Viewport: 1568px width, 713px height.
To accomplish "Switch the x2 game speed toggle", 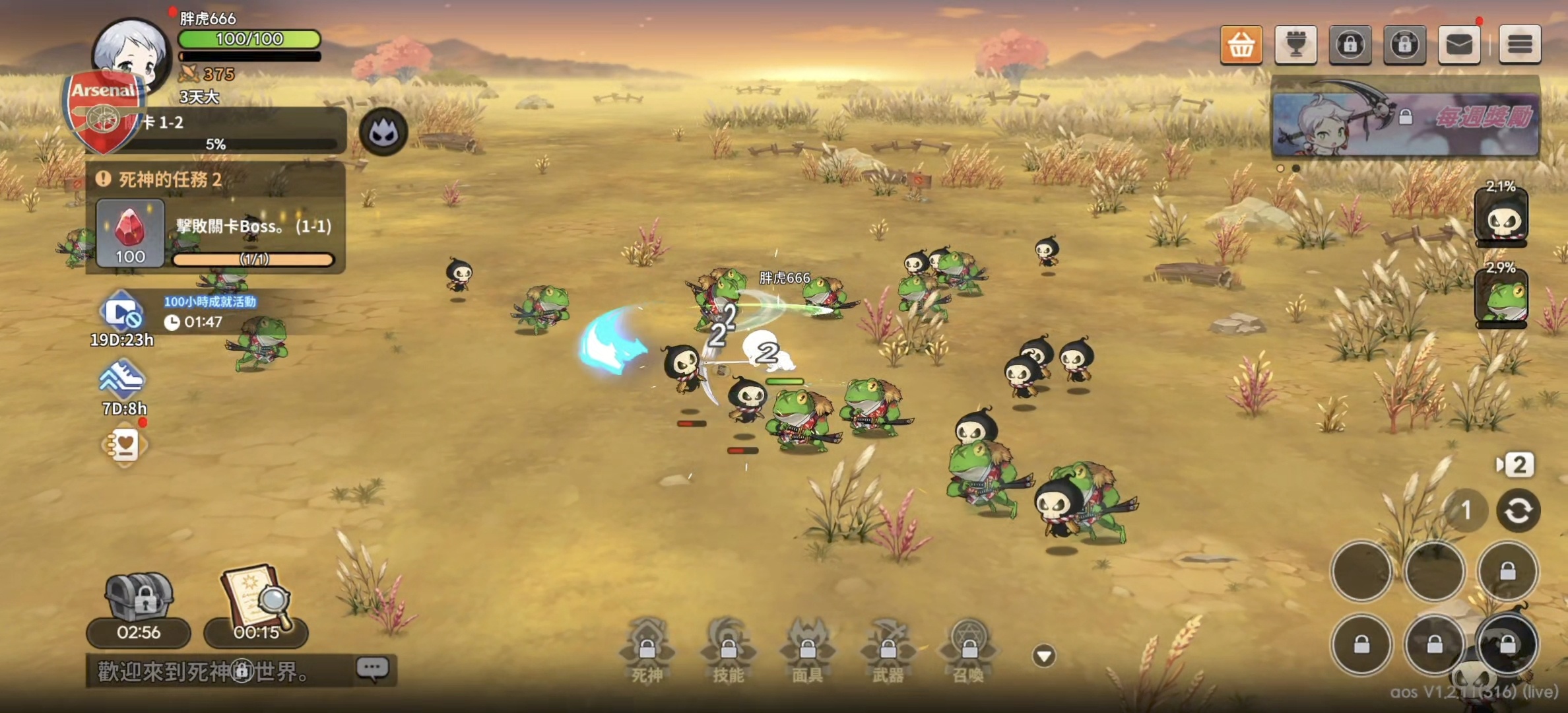I will click(1515, 465).
